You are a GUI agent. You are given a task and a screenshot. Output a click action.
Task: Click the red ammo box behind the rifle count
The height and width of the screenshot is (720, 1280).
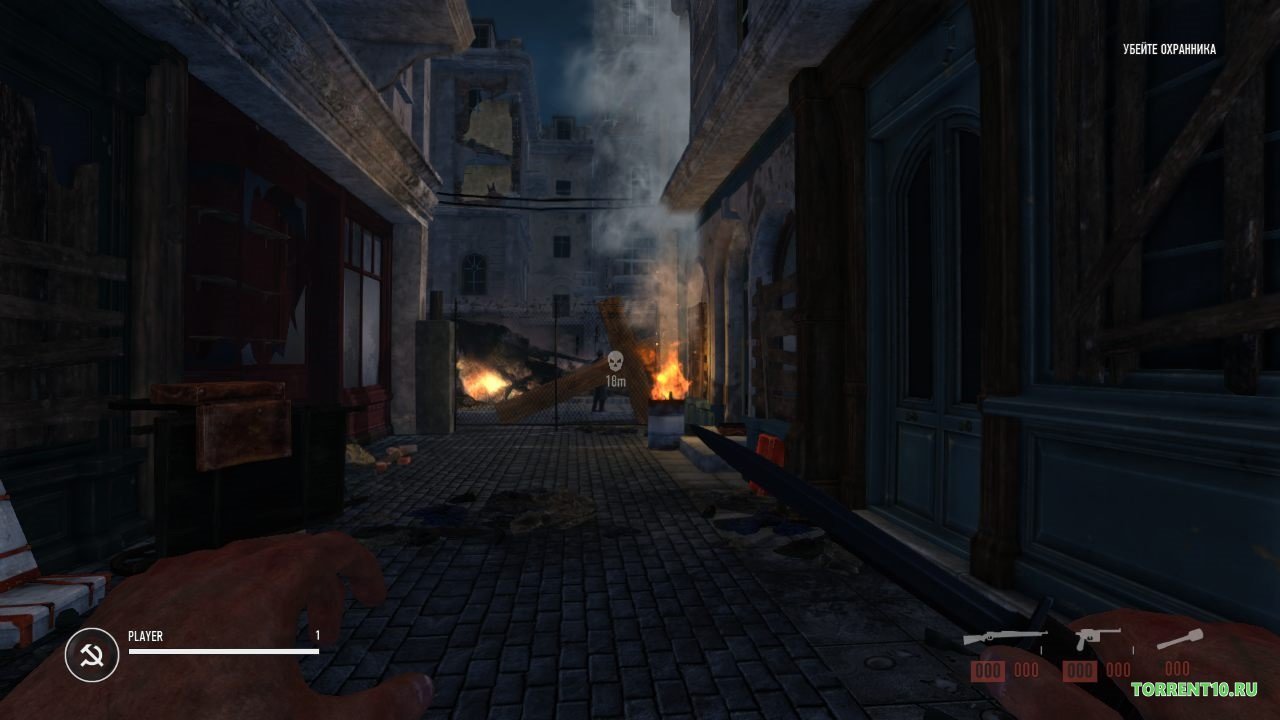pyautogui.click(x=987, y=668)
